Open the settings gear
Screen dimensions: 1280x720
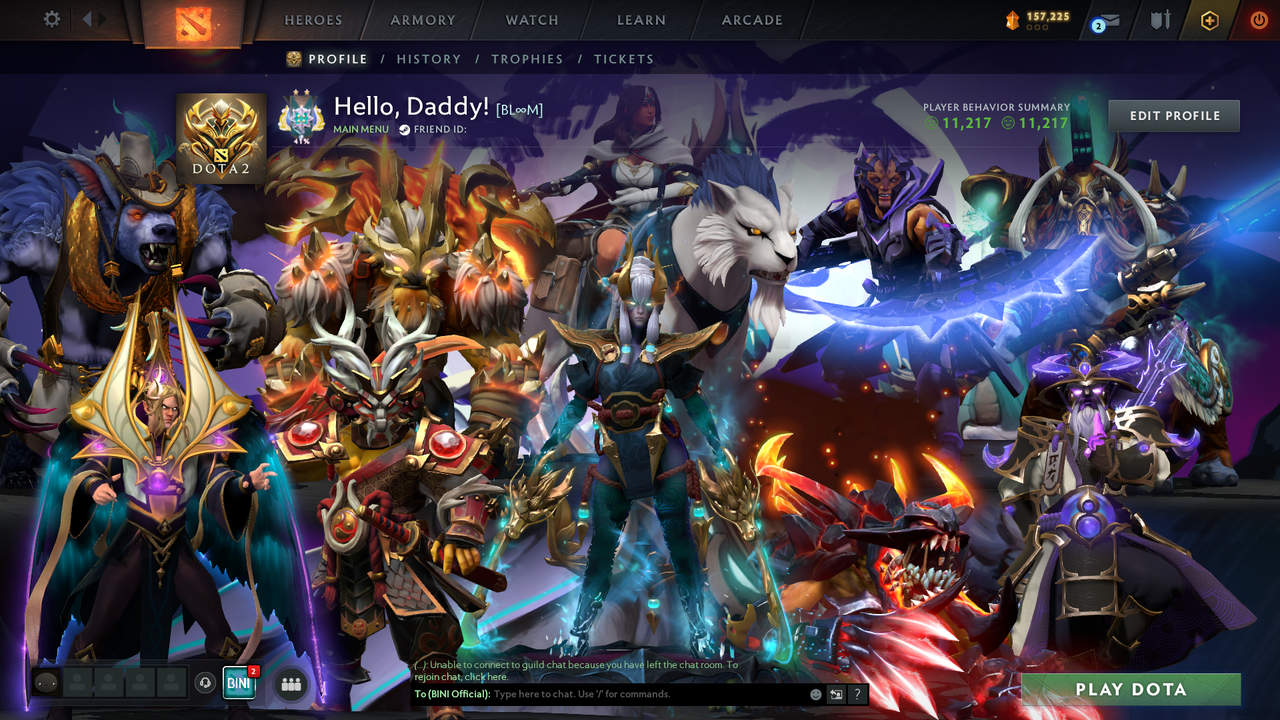51,18
